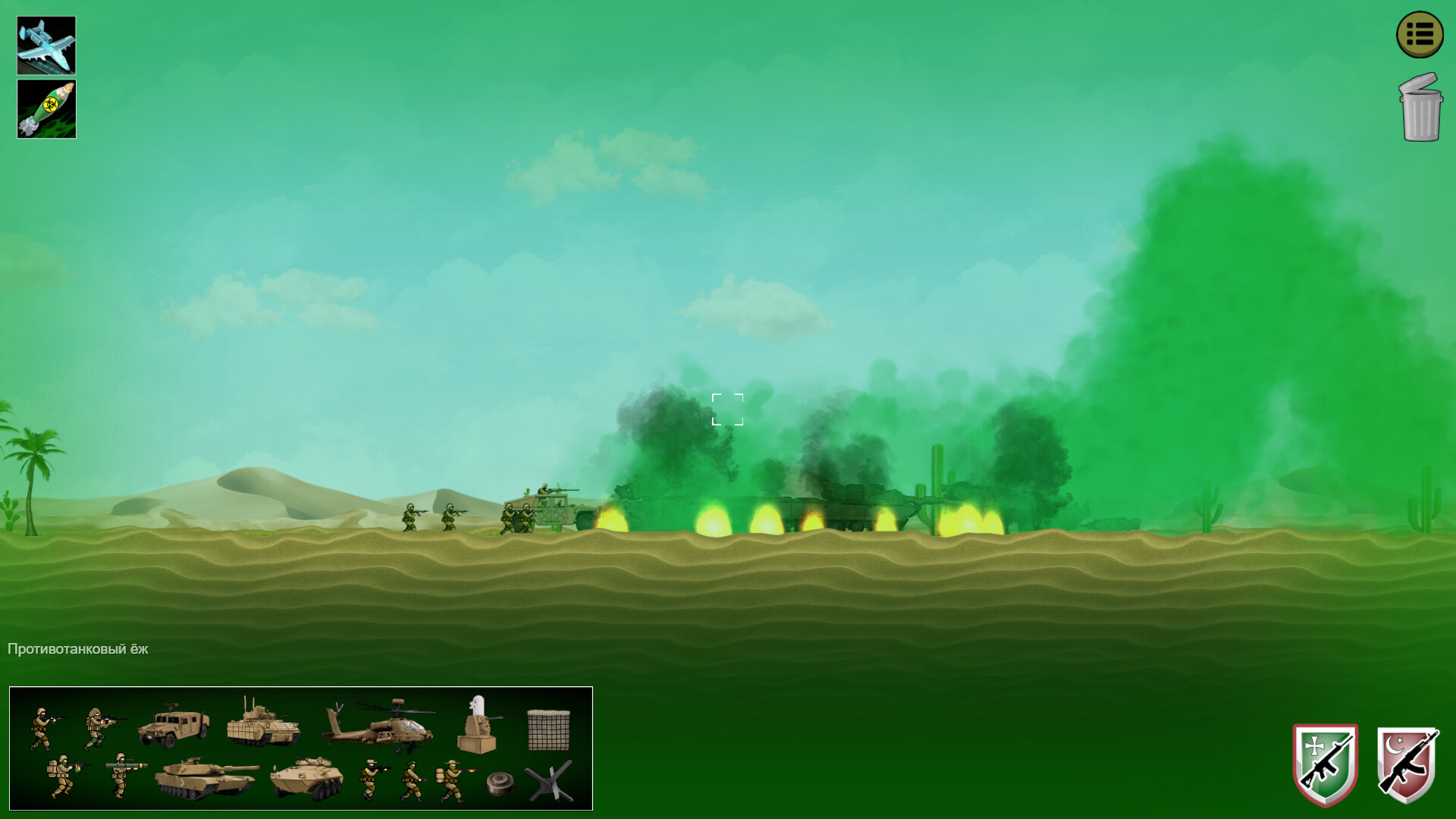Select the sandbag barrier icon
The image size is (1456, 819).
(x=548, y=729)
